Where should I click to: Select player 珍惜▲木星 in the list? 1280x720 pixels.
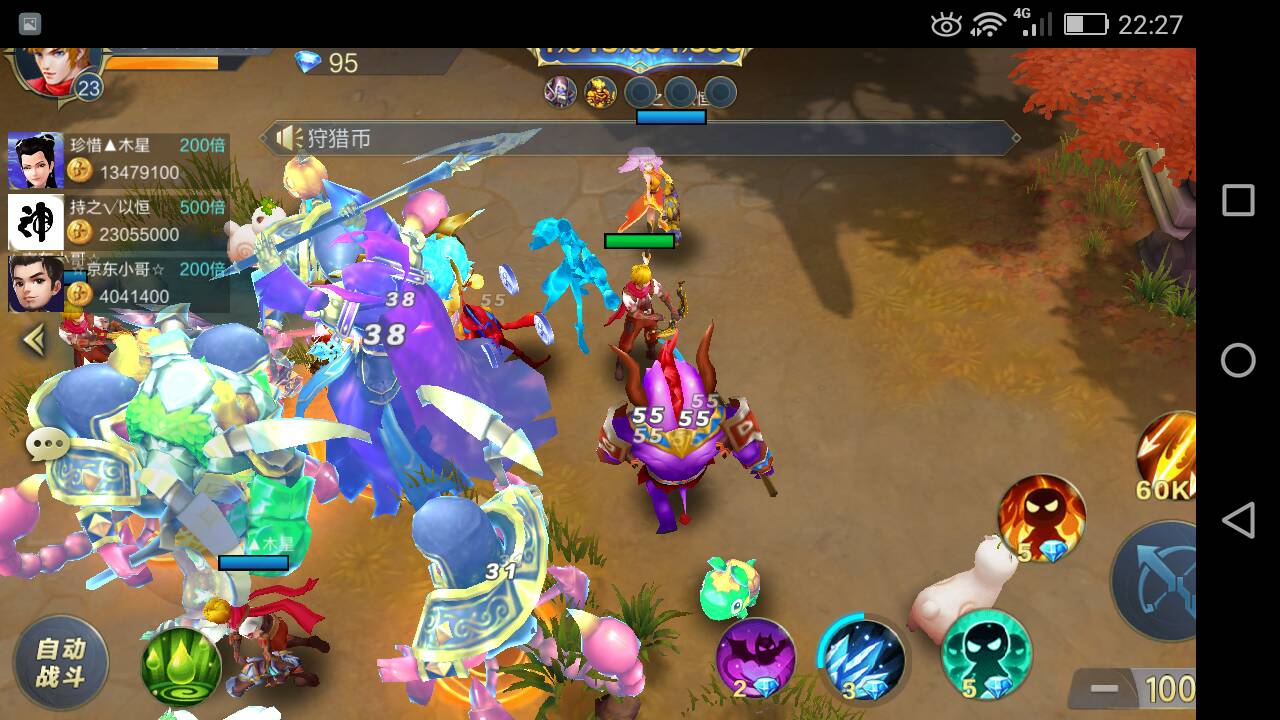[x=118, y=160]
